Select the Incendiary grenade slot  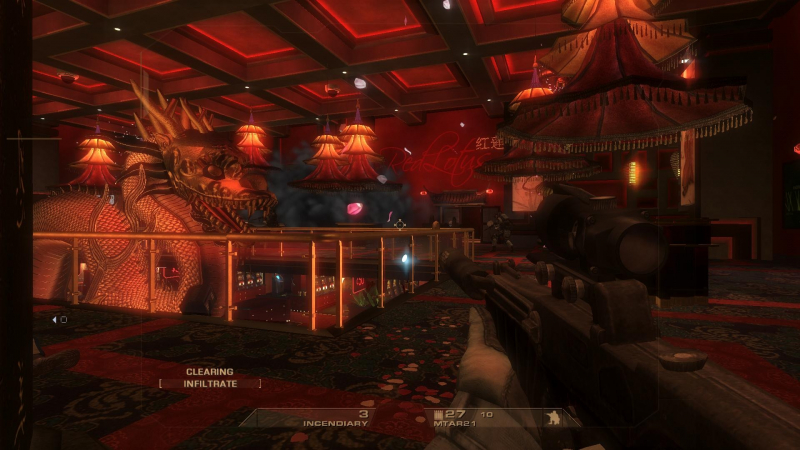(335, 419)
